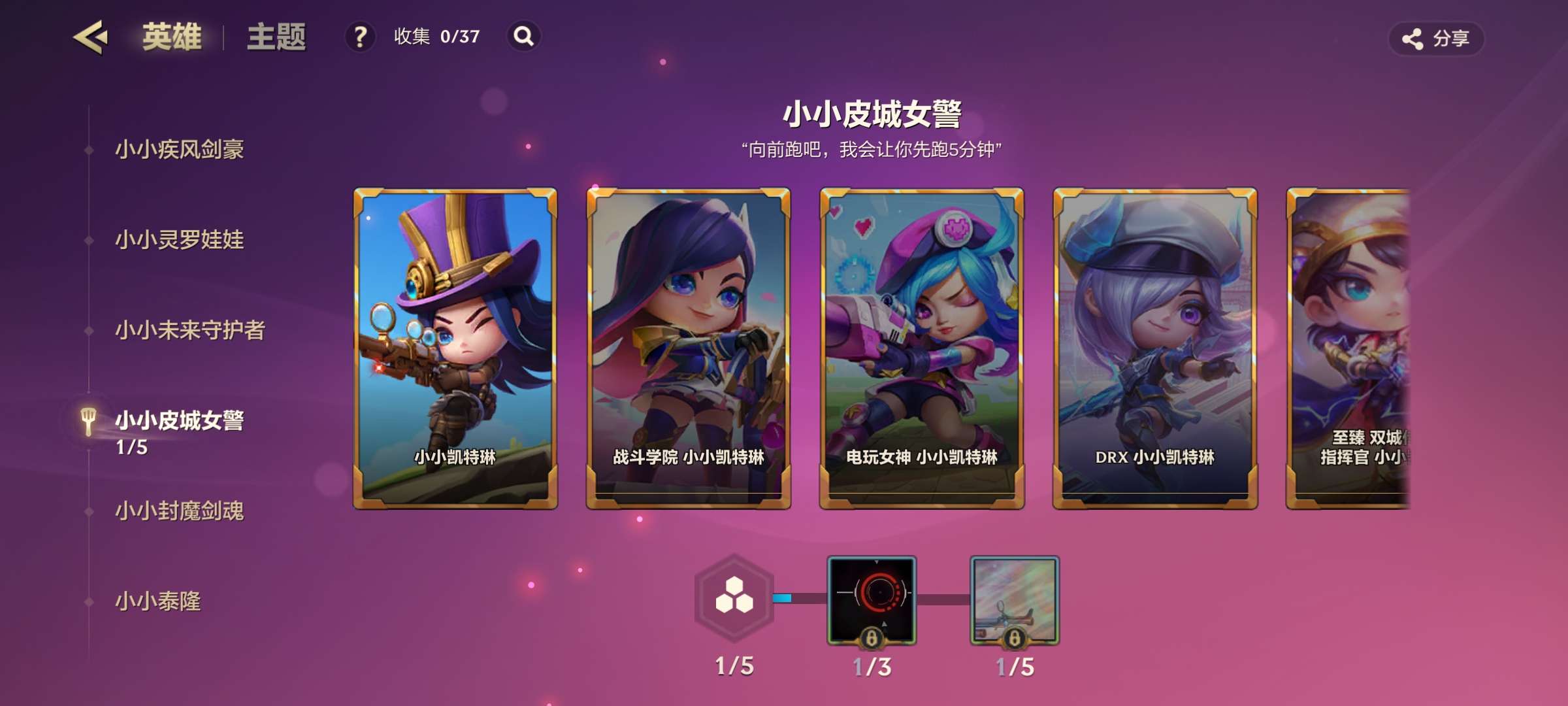The image size is (1568, 706).
Task: Open the 战斗学院 小小凯特琳 card
Action: click(x=689, y=348)
